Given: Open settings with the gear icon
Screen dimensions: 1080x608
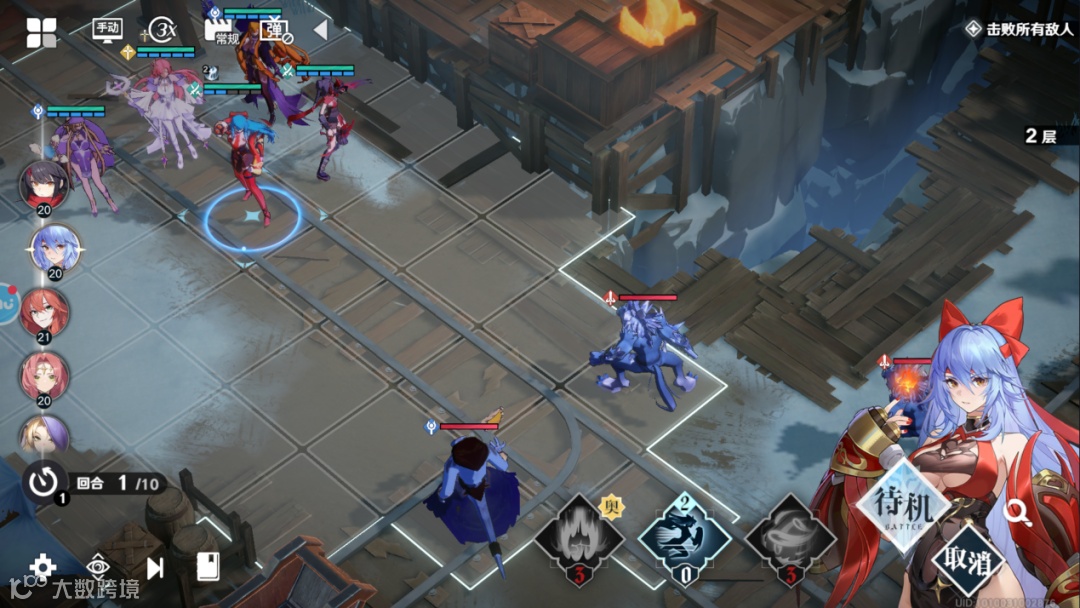Looking at the screenshot, I should coord(43,567).
